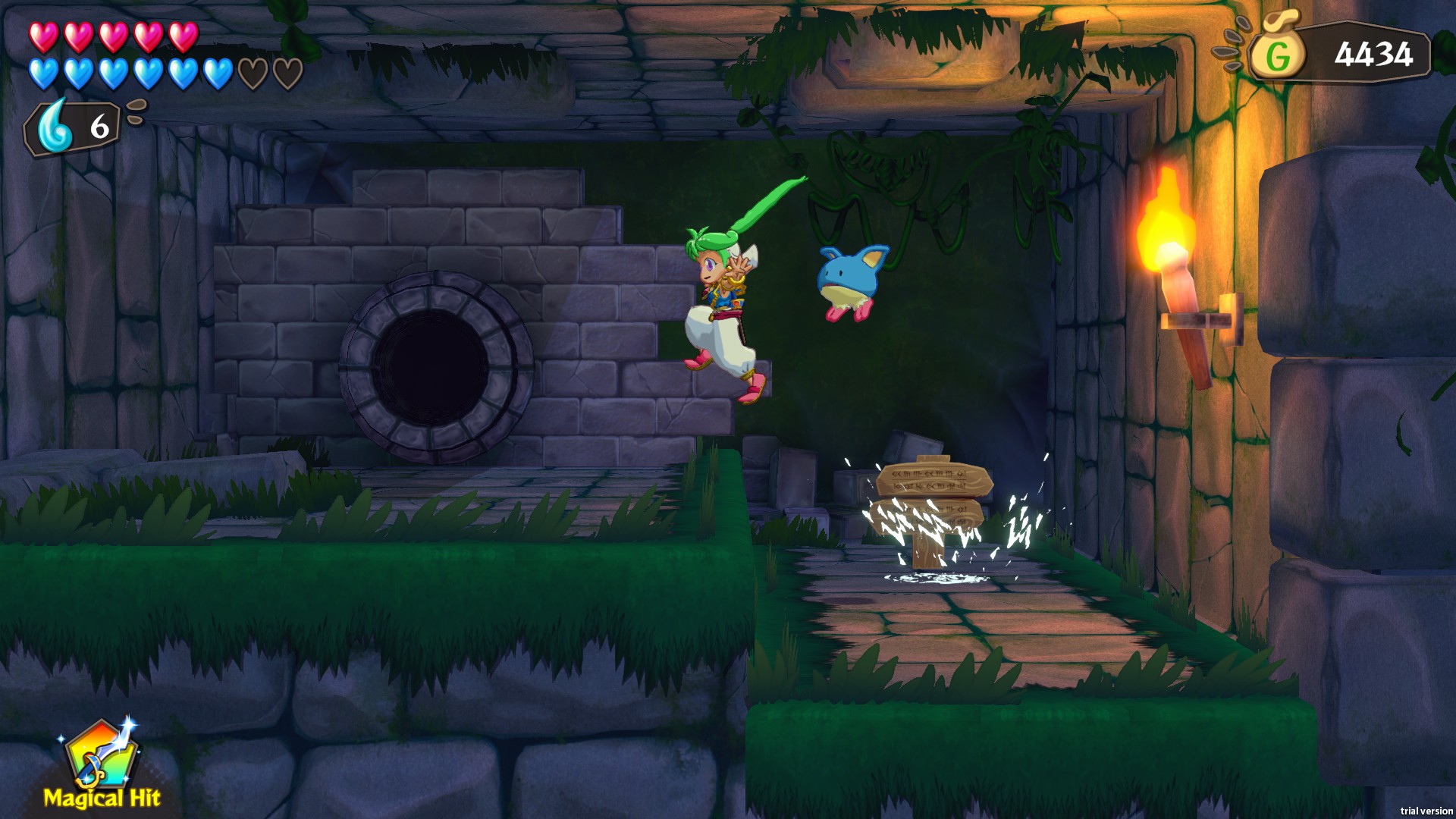Click the gold money bag icon
This screenshot has height=819, width=1456.
point(1277,52)
